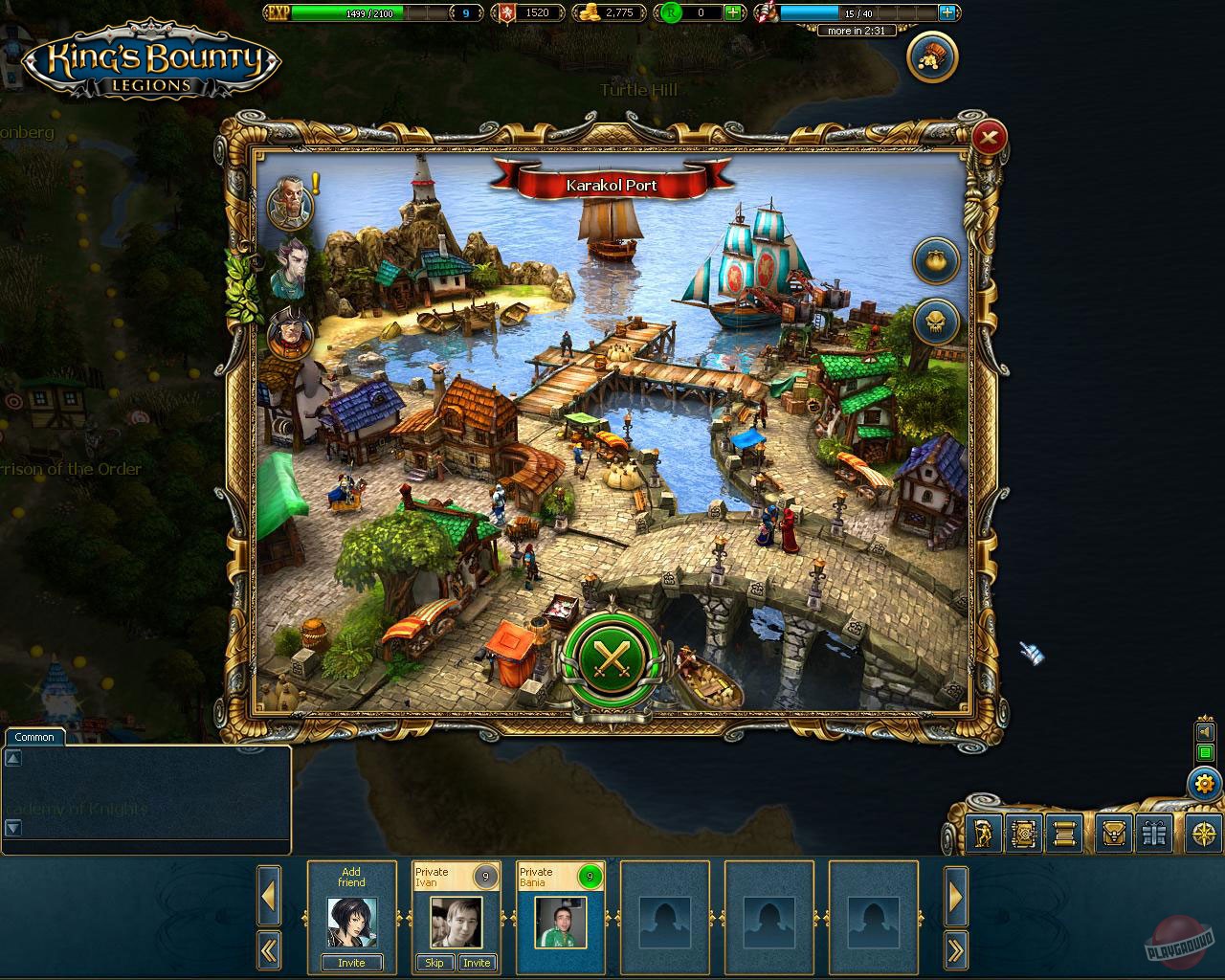Advance the friends bar with the right arrow
The image size is (1225, 980).
point(956,898)
